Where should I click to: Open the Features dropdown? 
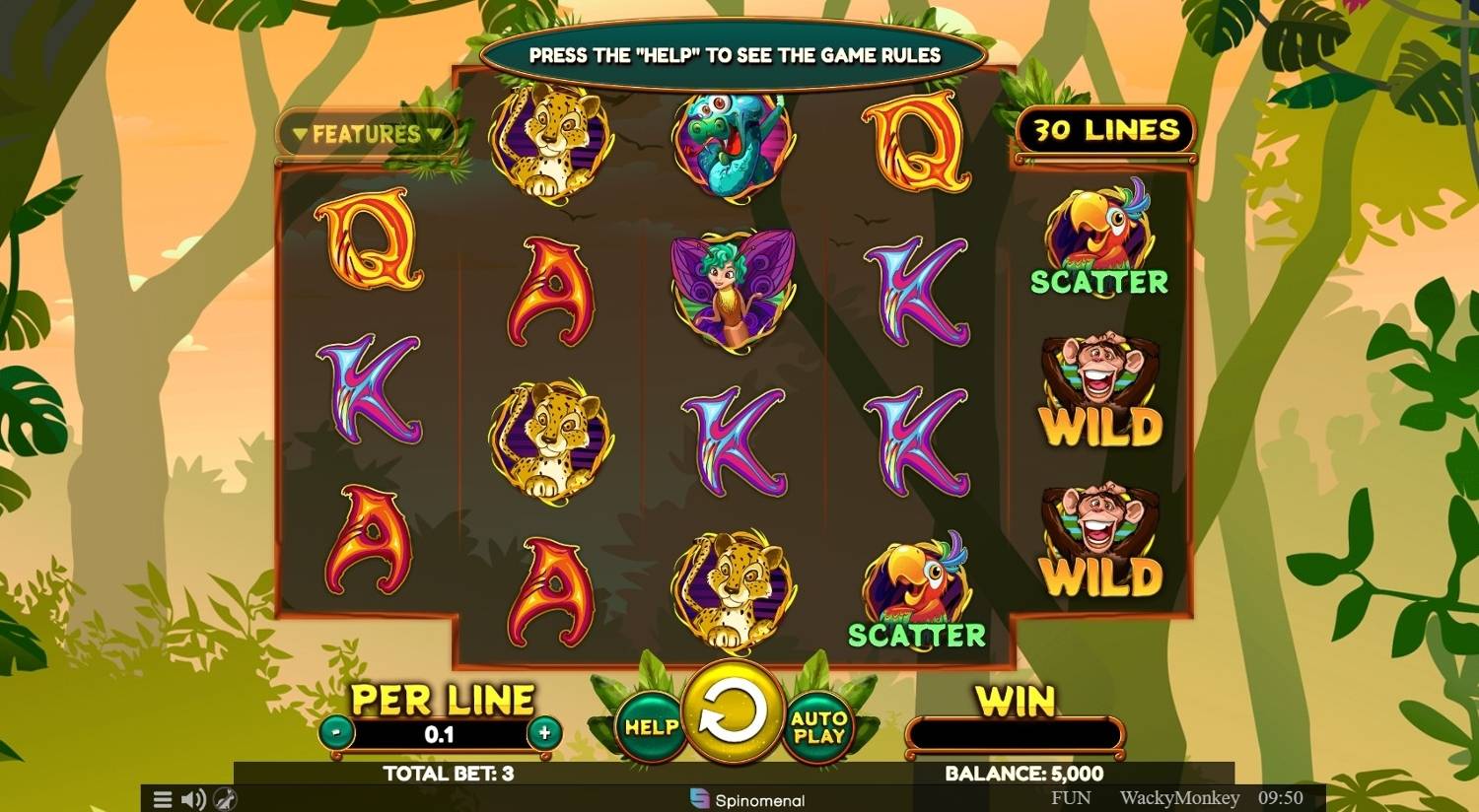[366, 134]
